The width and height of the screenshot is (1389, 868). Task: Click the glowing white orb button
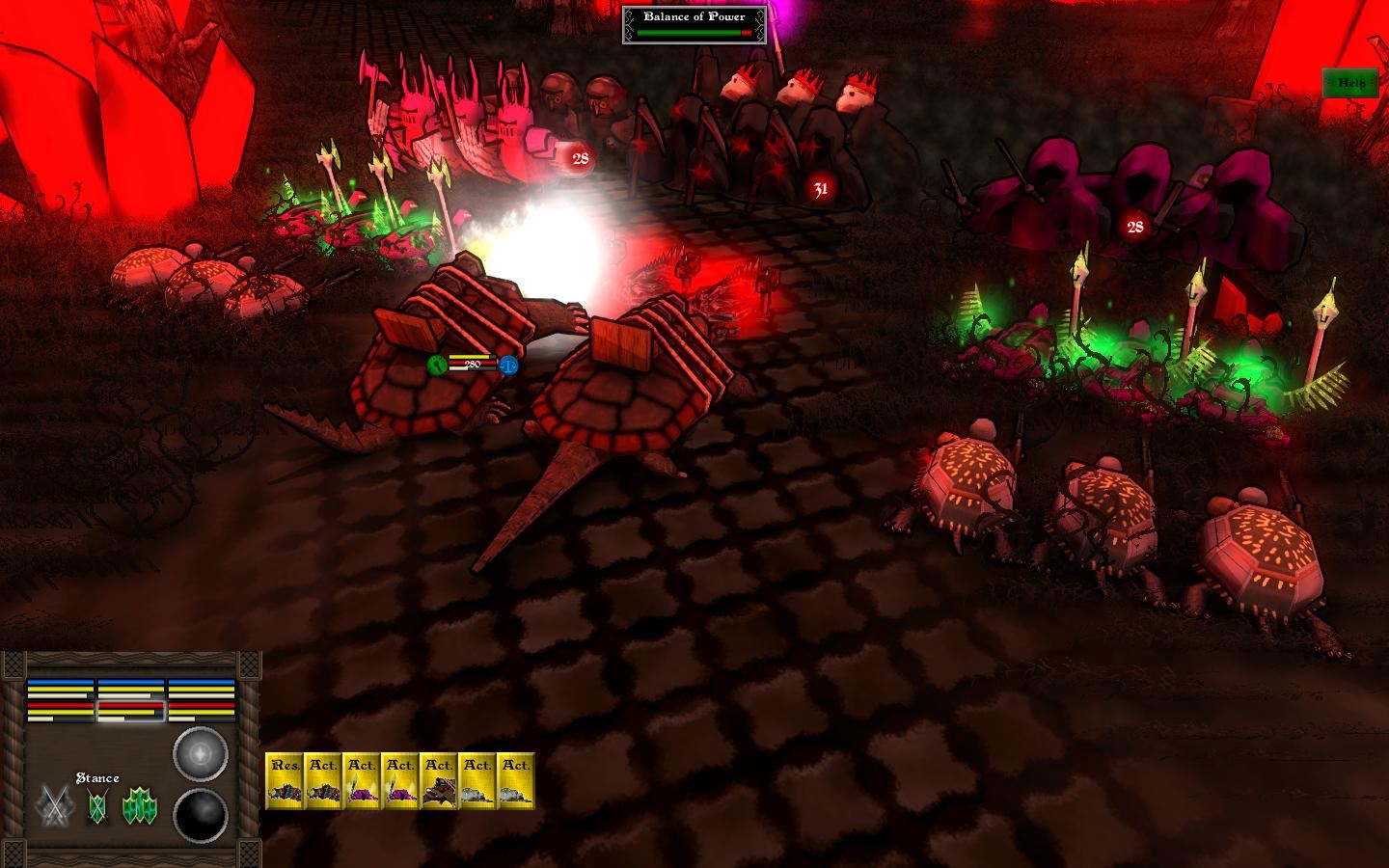click(x=200, y=754)
